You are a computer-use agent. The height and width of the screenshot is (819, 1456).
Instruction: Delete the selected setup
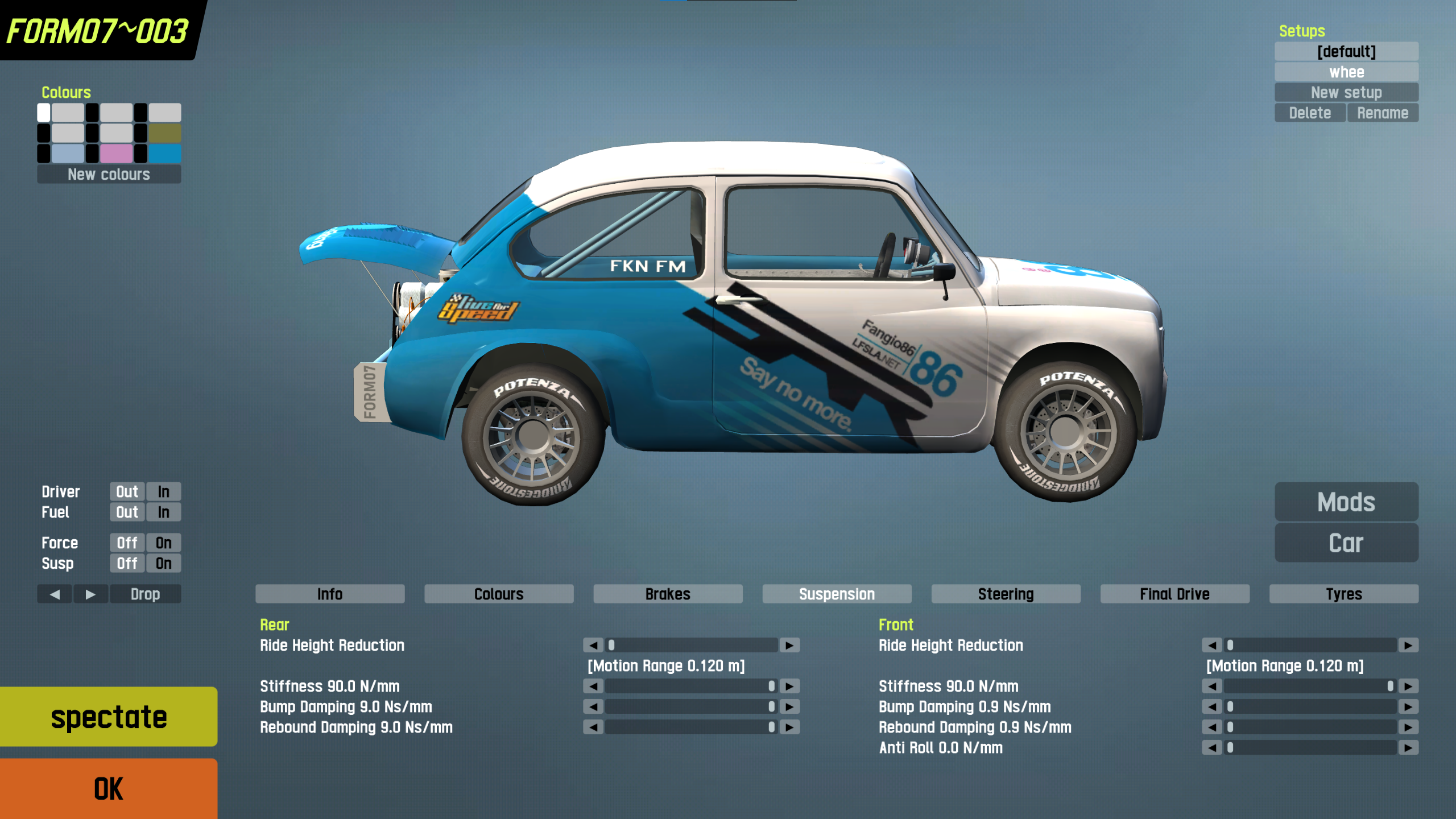[x=1310, y=113]
